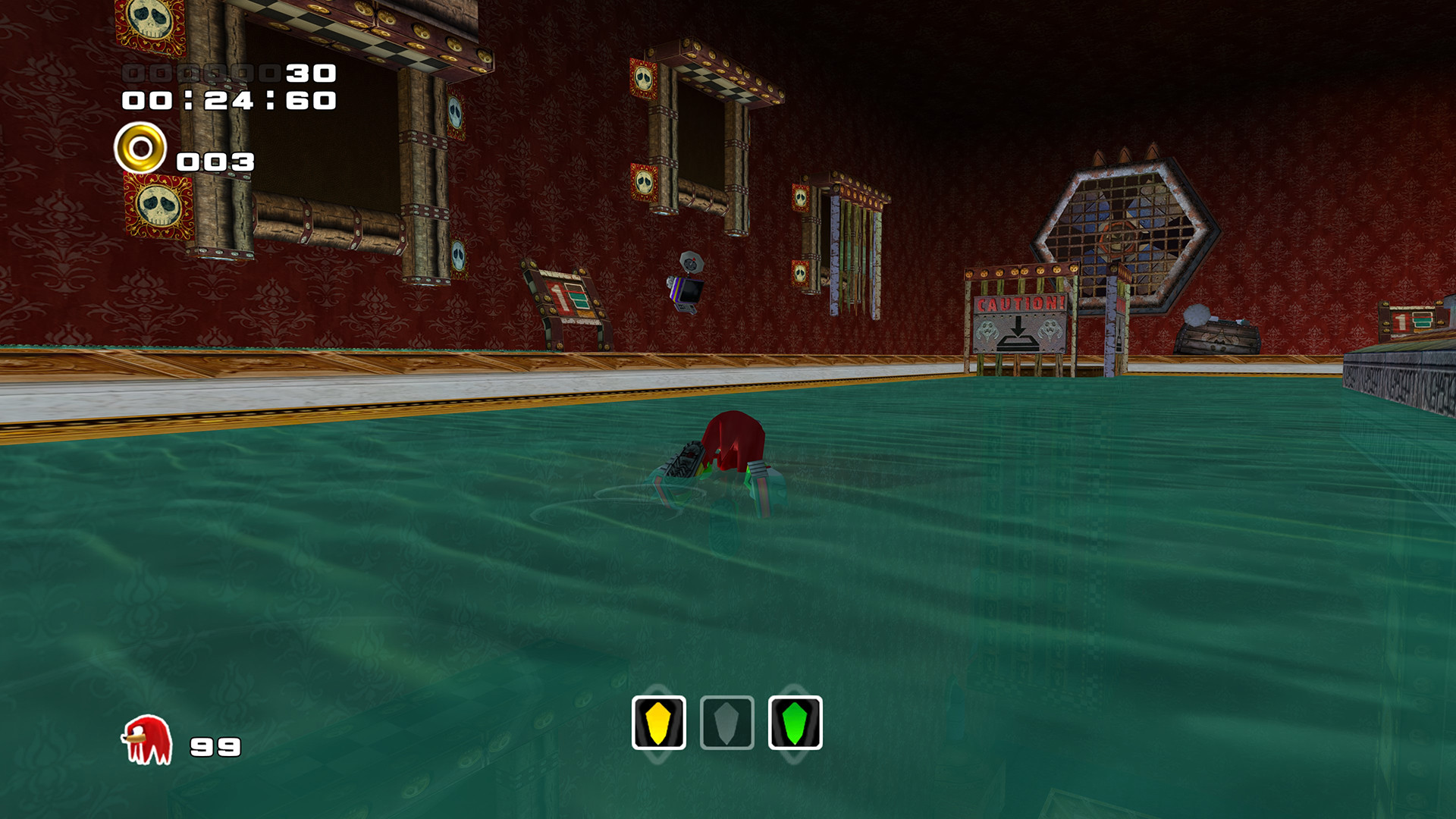The image size is (1456, 819).
Task: Expand the ring count showing 003
Action: (x=216, y=161)
